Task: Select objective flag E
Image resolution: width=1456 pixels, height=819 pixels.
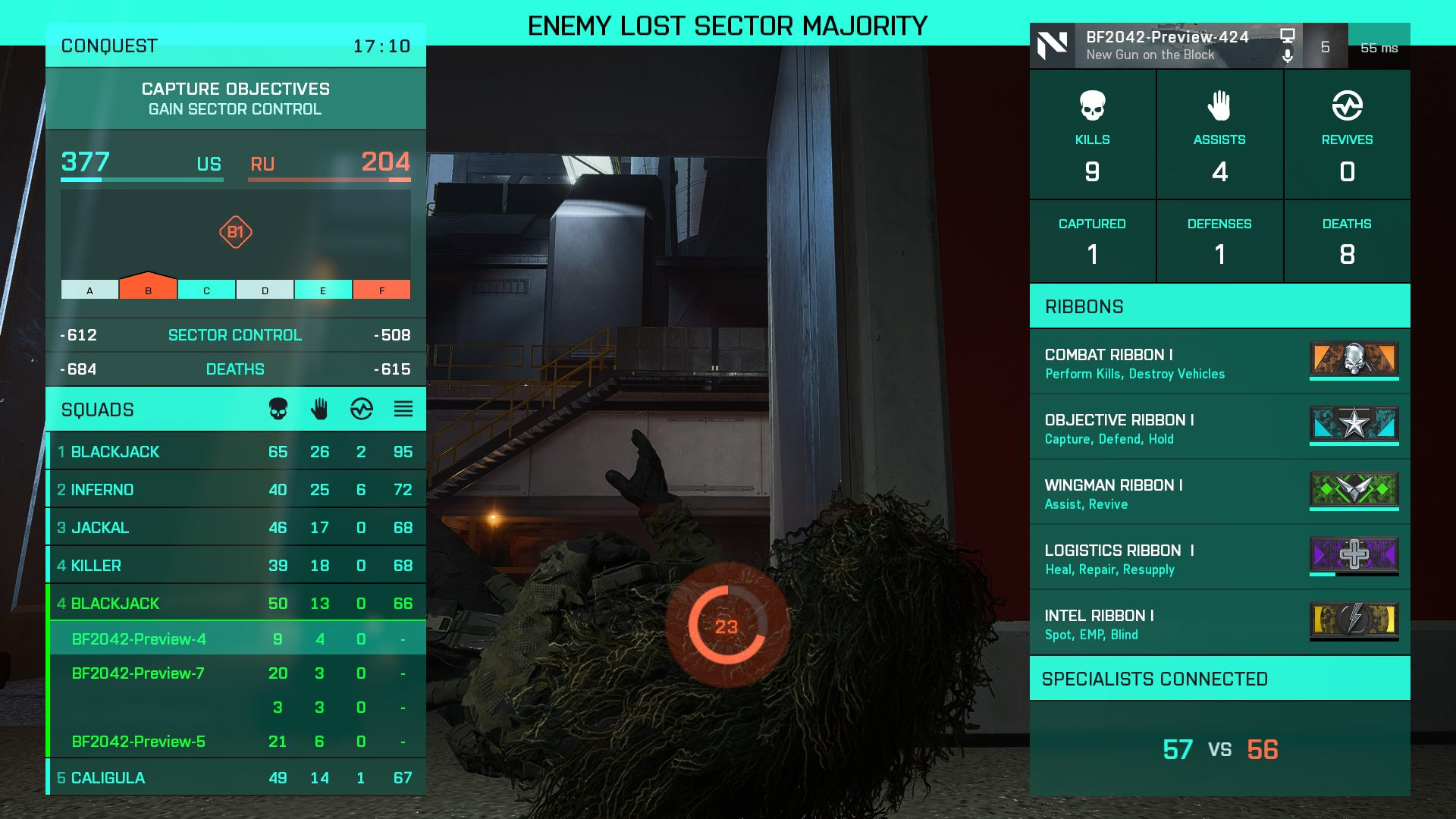Action: click(323, 290)
